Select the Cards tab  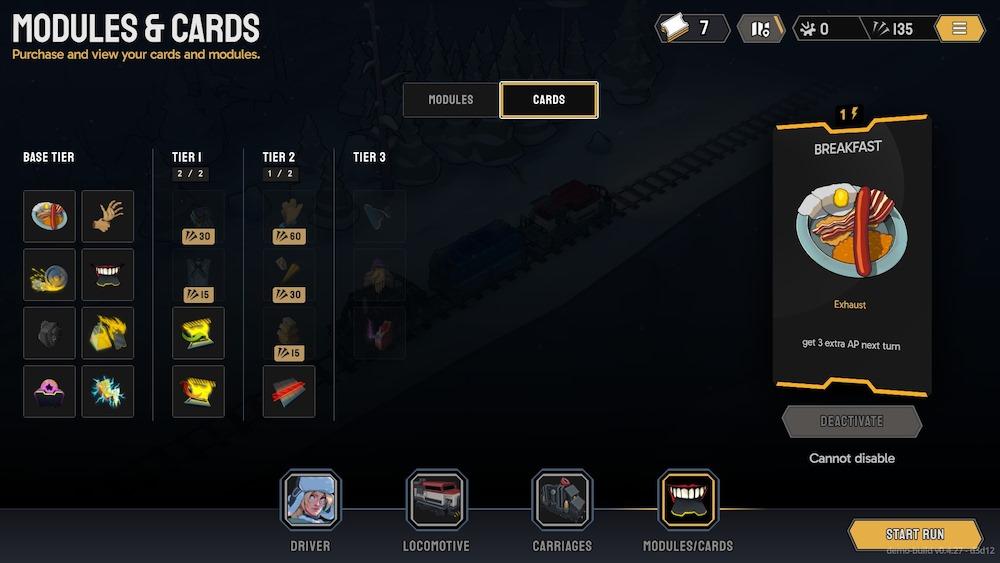[x=549, y=100]
